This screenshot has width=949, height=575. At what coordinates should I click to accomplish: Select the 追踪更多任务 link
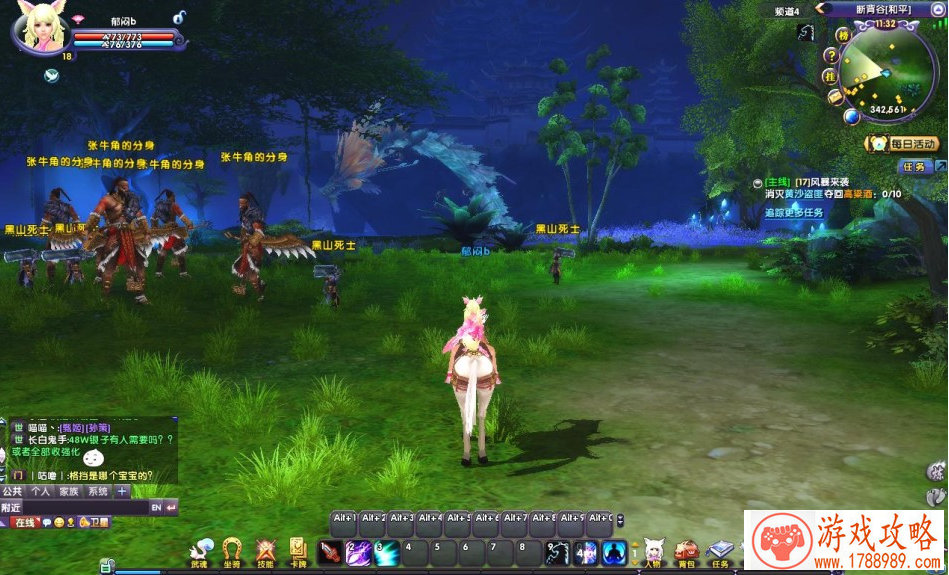click(794, 213)
